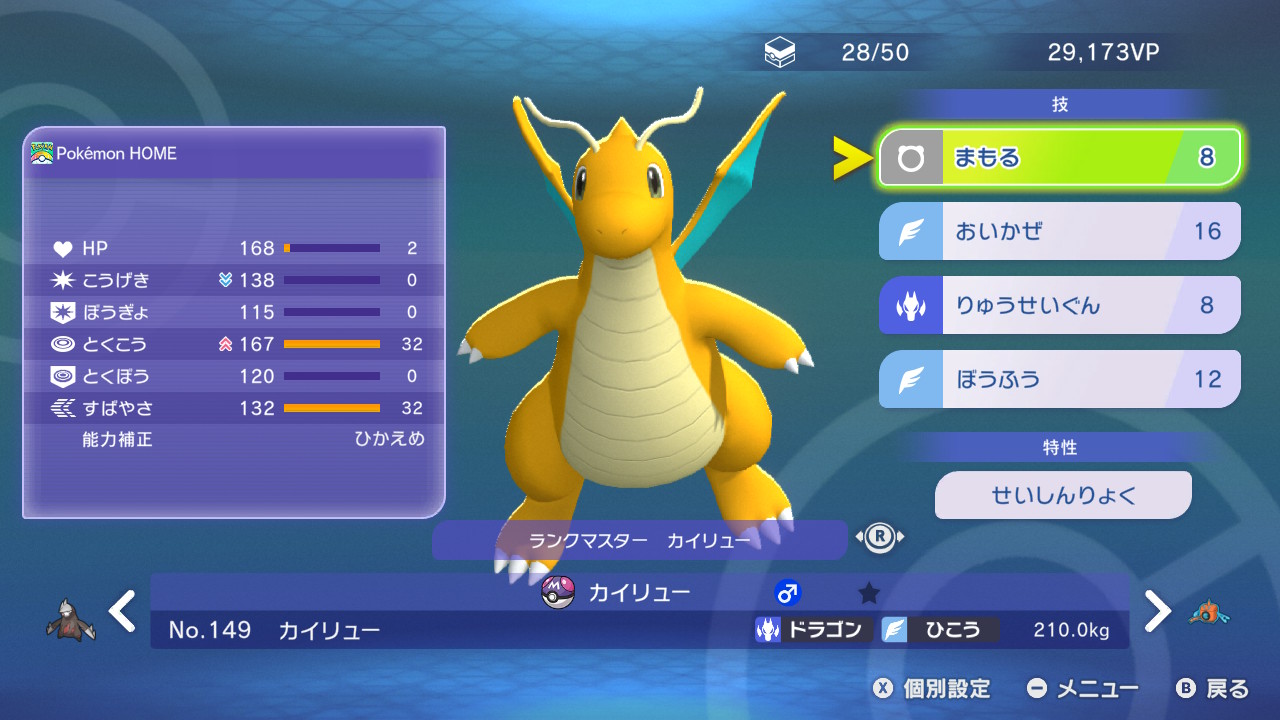Go to the next Pokémon with right arrow

point(1157,611)
